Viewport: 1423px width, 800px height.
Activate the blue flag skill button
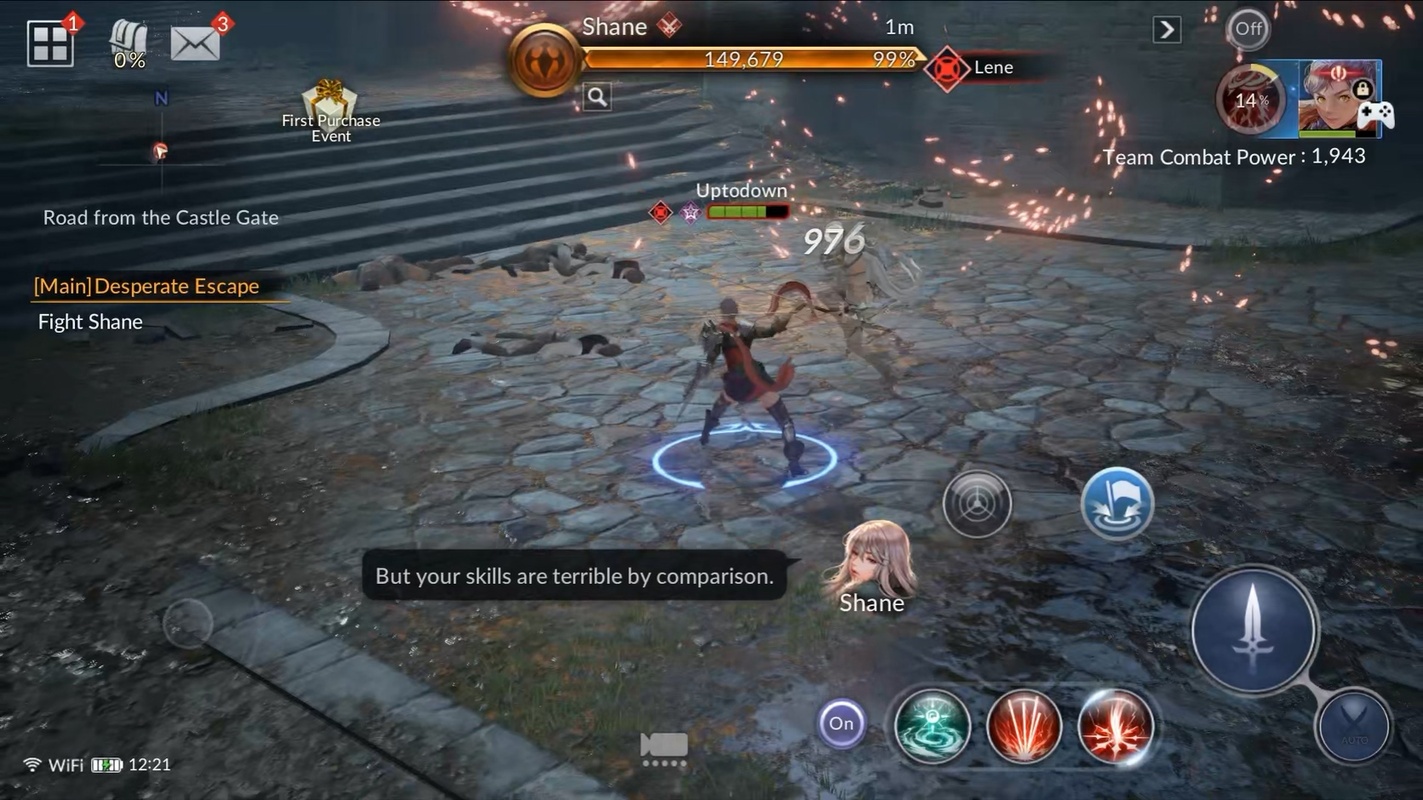1117,504
